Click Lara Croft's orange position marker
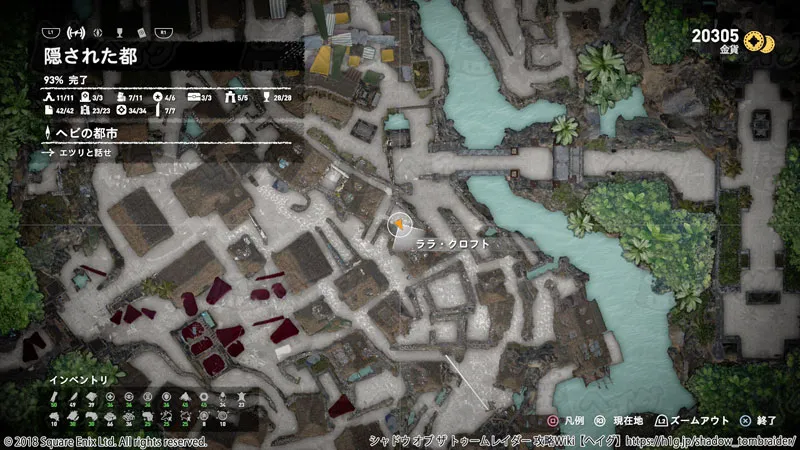Viewport: 800px width, 450px height. pyautogui.click(x=400, y=223)
